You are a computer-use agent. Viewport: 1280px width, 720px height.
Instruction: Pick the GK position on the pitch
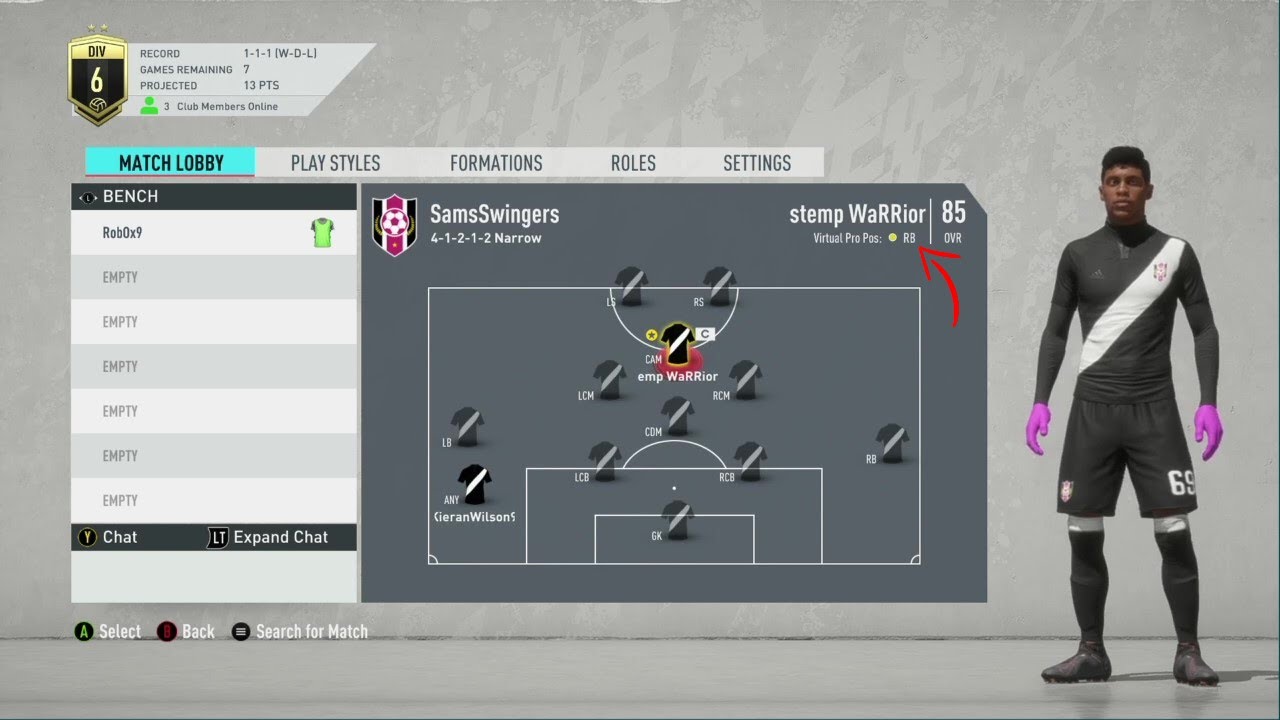[678, 520]
